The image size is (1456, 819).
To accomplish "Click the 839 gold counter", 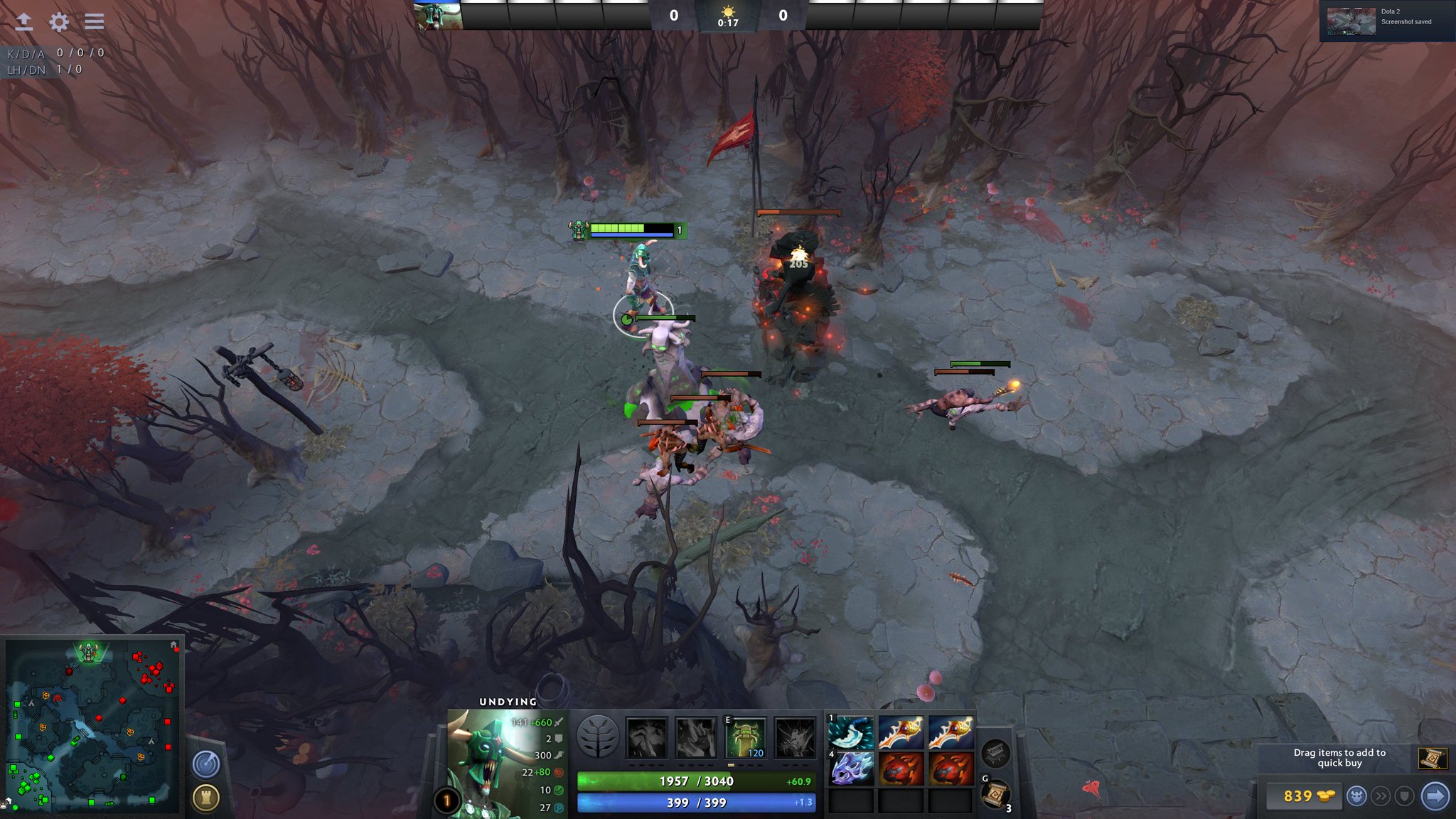I will [x=1305, y=796].
